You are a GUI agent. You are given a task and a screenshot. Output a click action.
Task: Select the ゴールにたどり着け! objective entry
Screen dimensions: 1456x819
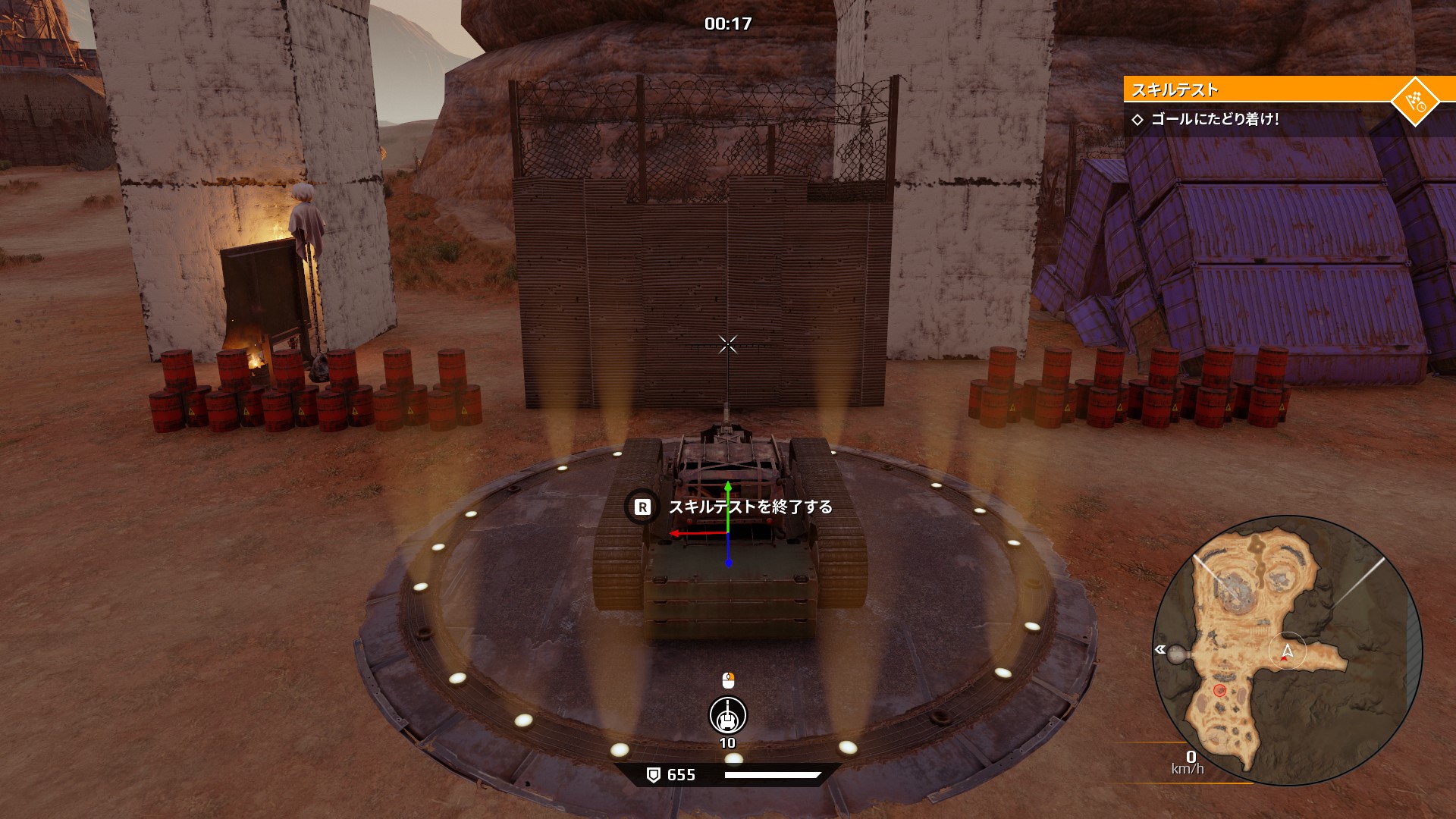(x=1215, y=119)
